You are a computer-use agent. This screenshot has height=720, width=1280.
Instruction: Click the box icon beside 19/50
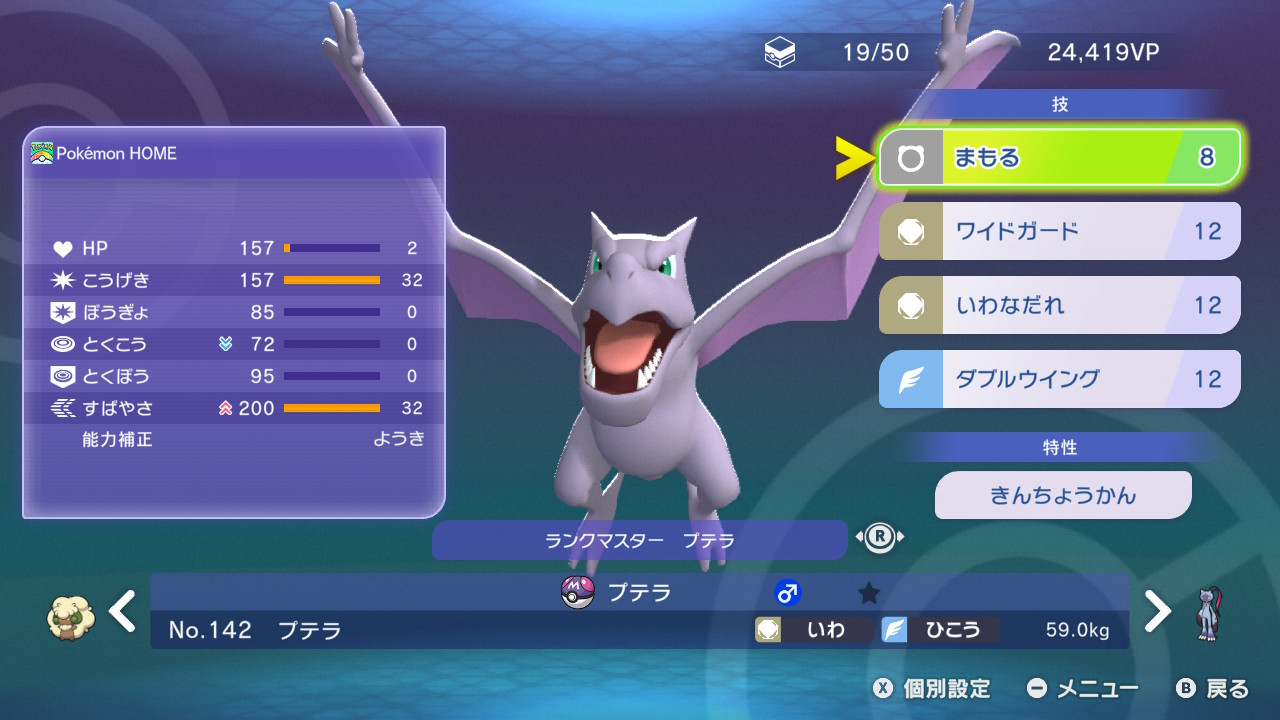point(780,53)
